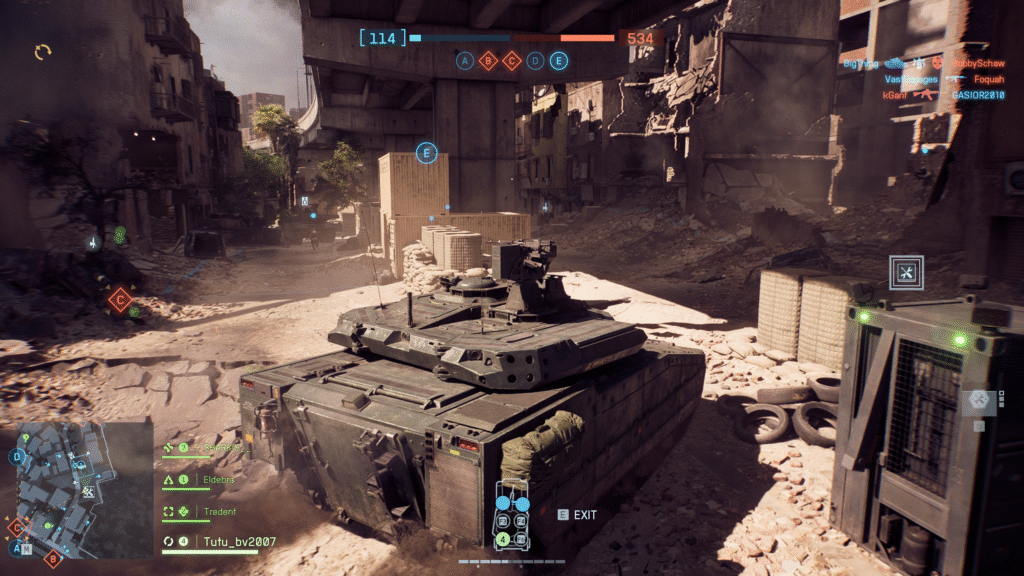Image resolution: width=1024 pixels, height=576 pixels.
Task: Select highlighted objective E in the top bar
Action: coord(558,61)
